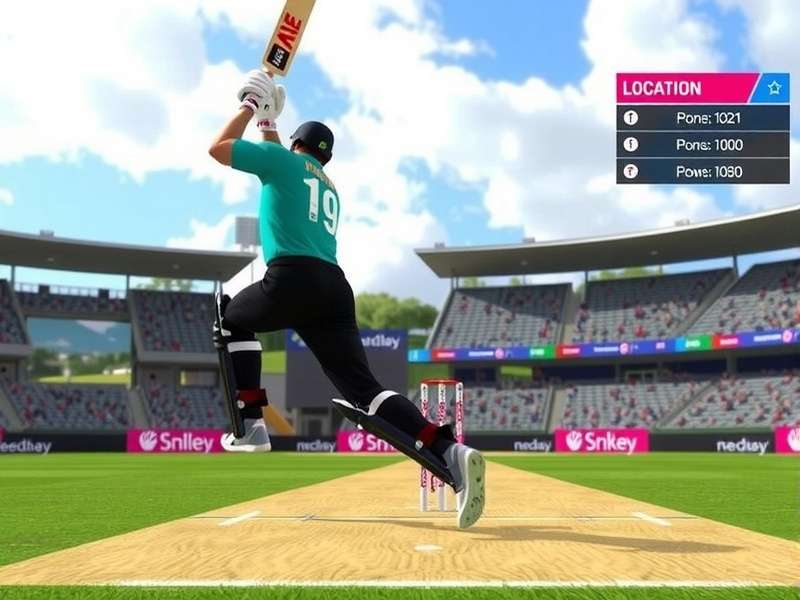
Task: Select the row showing 1000
Action: tap(702, 145)
